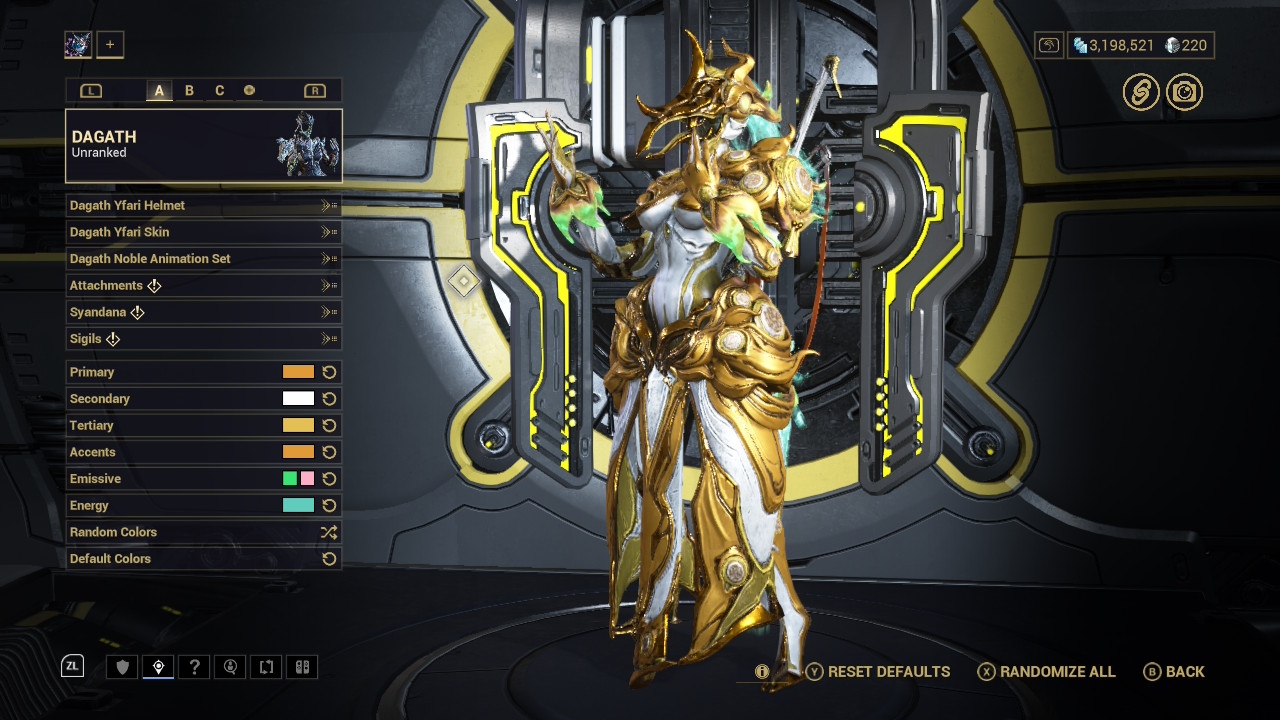The width and height of the screenshot is (1280, 720).
Task: Select the shield icon in bottom toolbar
Action: point(123,667)
